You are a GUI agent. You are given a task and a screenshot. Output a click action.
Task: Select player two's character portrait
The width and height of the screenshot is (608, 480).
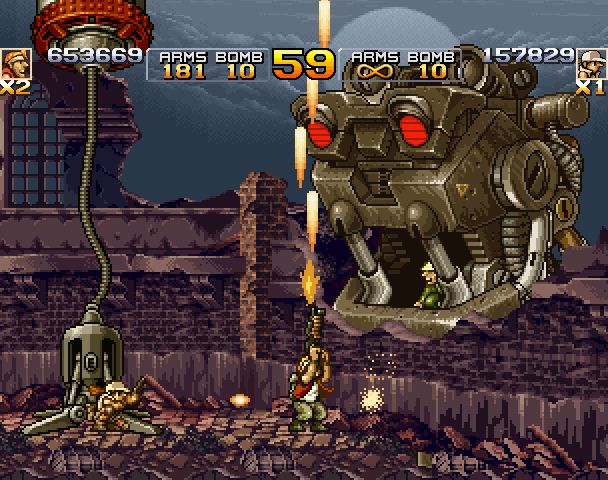click(592, 63)
